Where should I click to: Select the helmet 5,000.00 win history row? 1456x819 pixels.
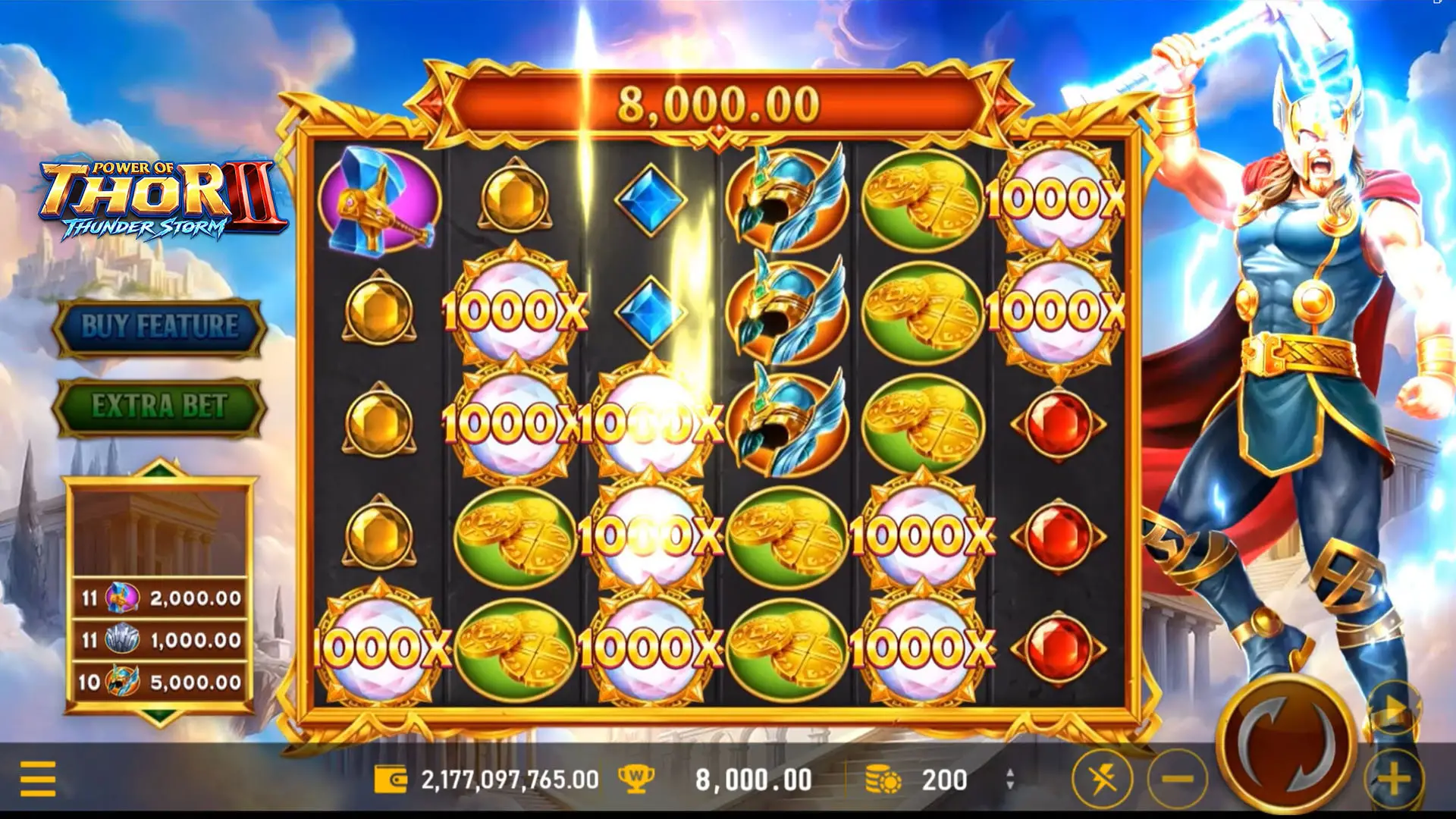tap(160, 682)
